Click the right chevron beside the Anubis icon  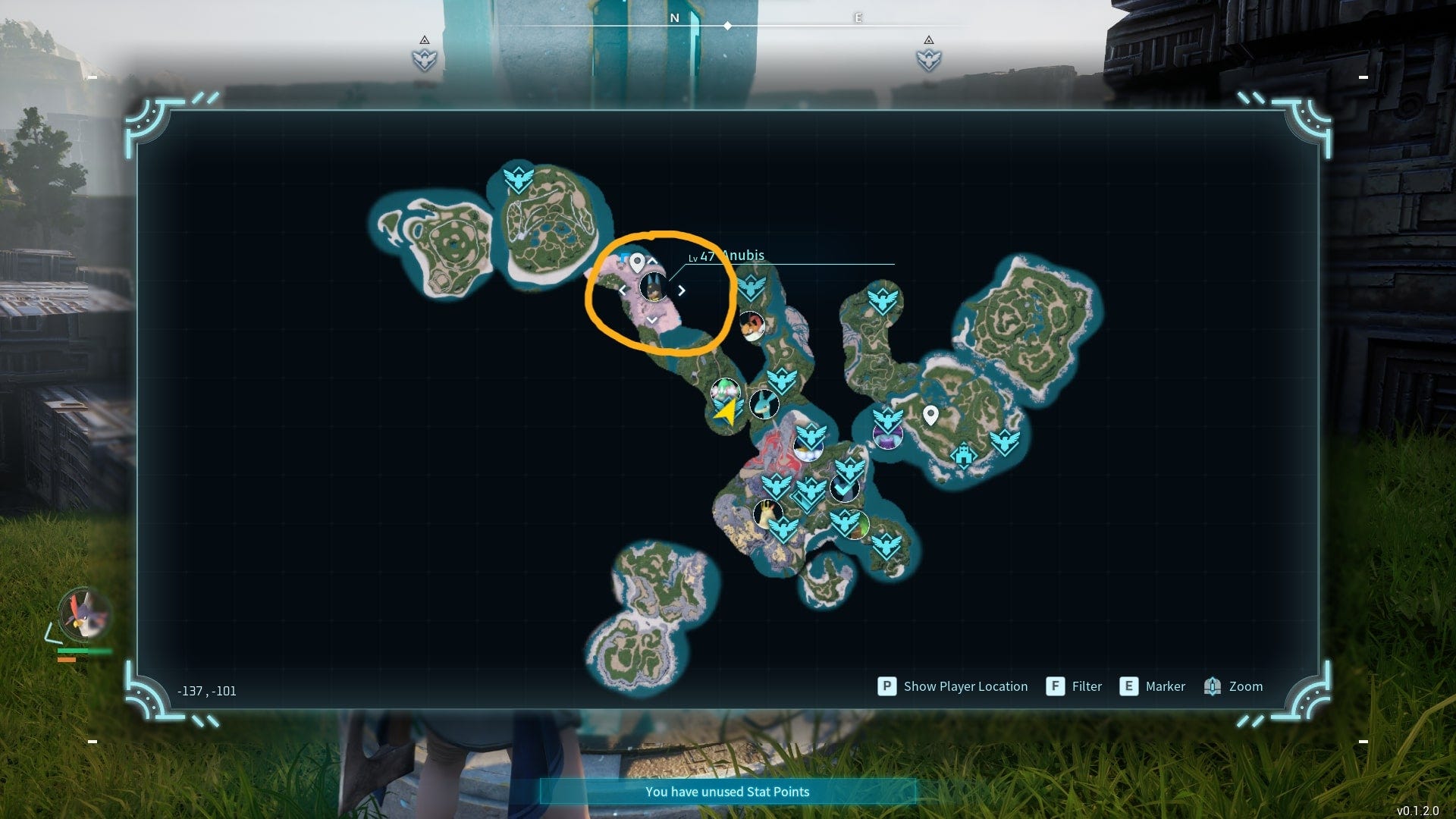tap(681, 290)
